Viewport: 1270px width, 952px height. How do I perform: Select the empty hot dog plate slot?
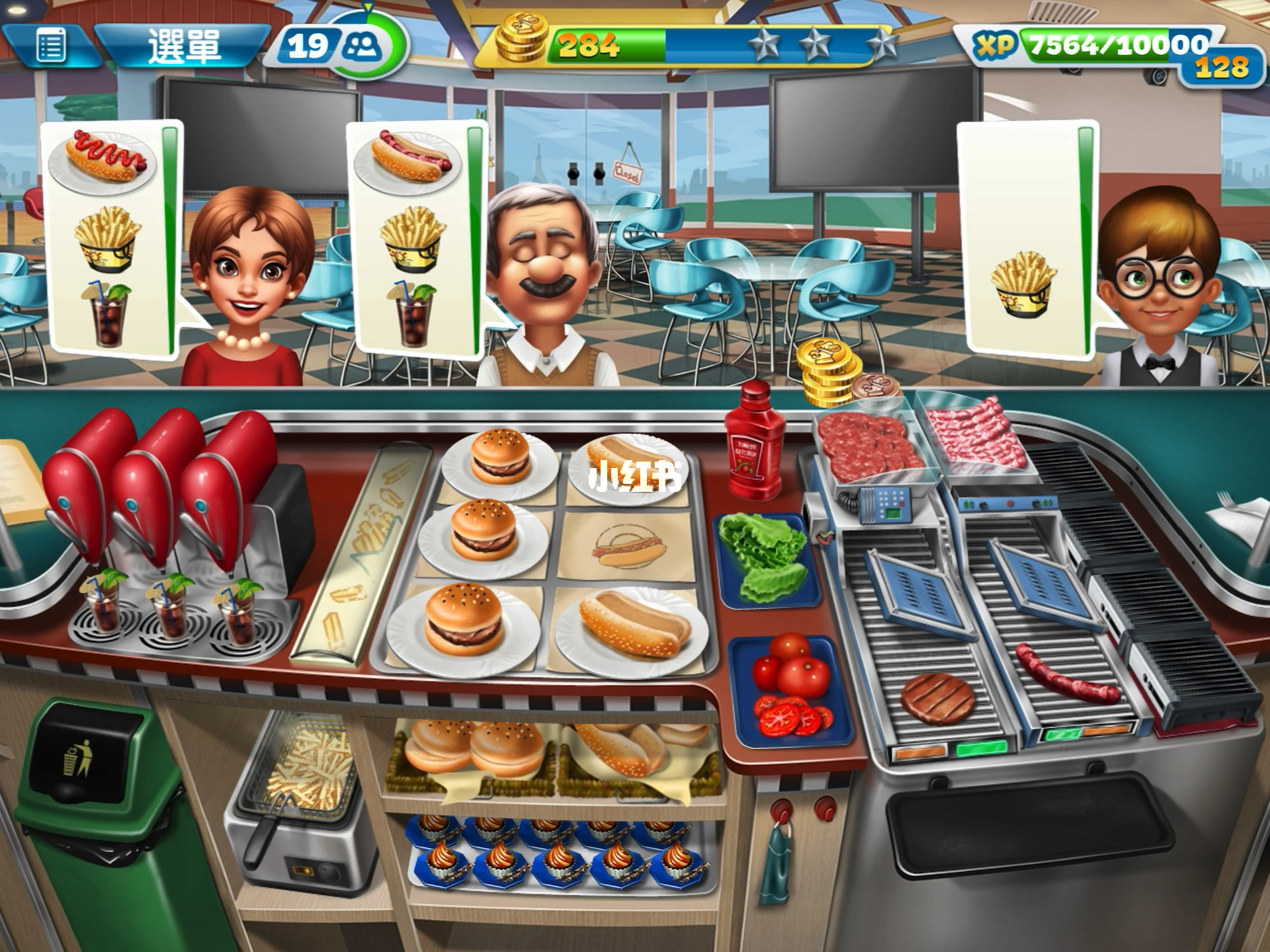pyautogui.click(x=626, y=547)
